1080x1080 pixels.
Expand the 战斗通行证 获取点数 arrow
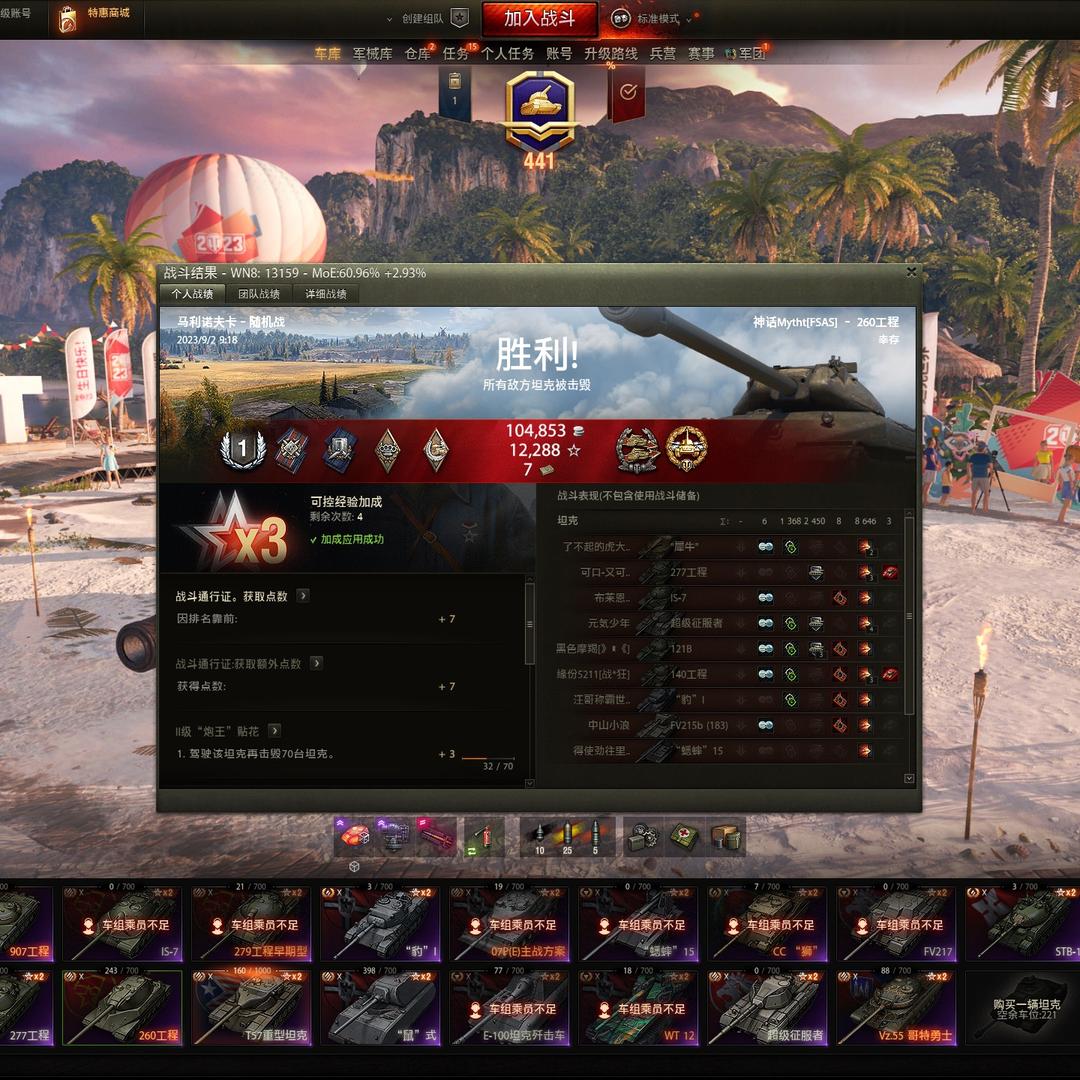coord(303,596)
